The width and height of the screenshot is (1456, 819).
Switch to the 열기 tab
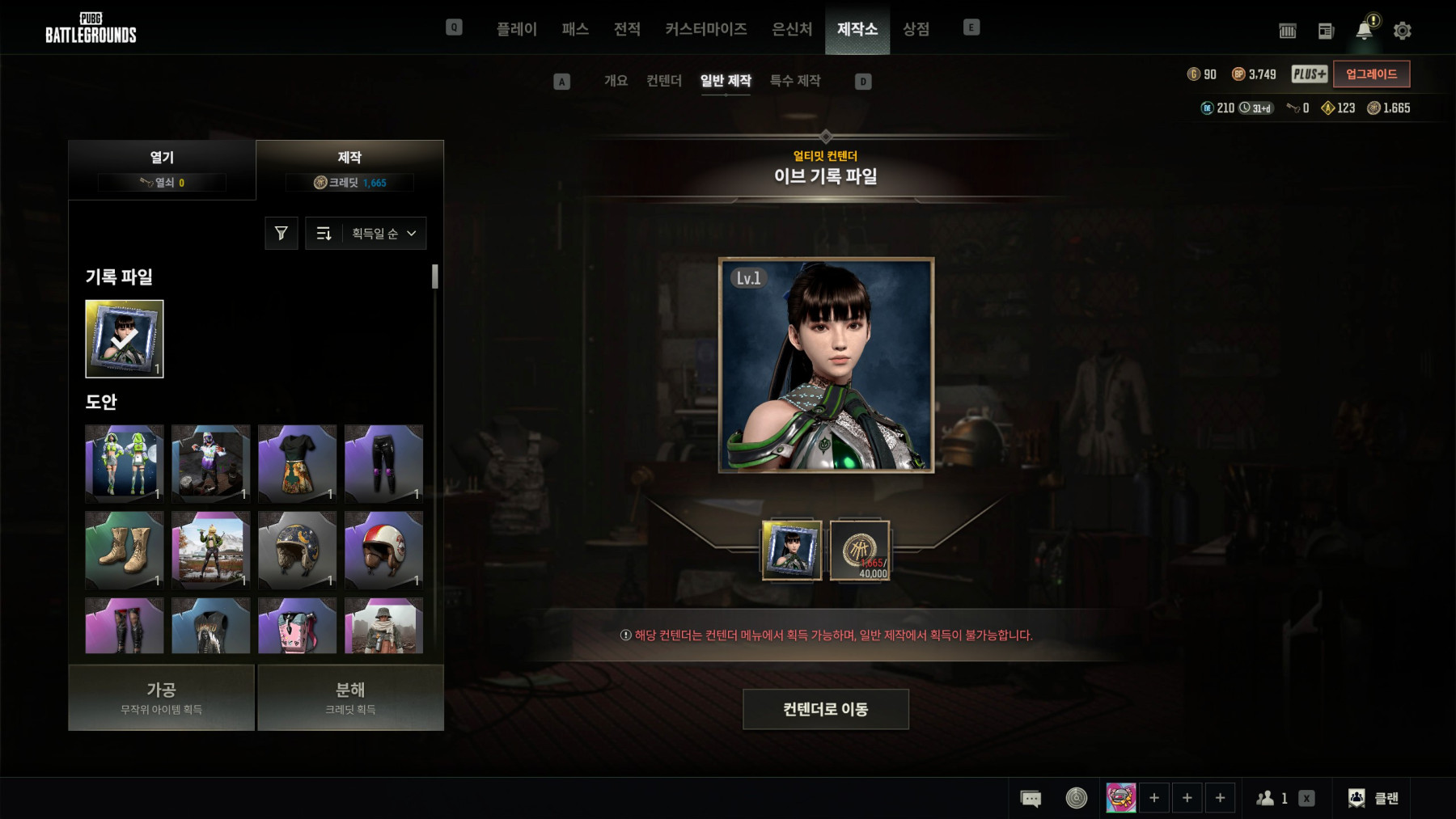point(162,169)
